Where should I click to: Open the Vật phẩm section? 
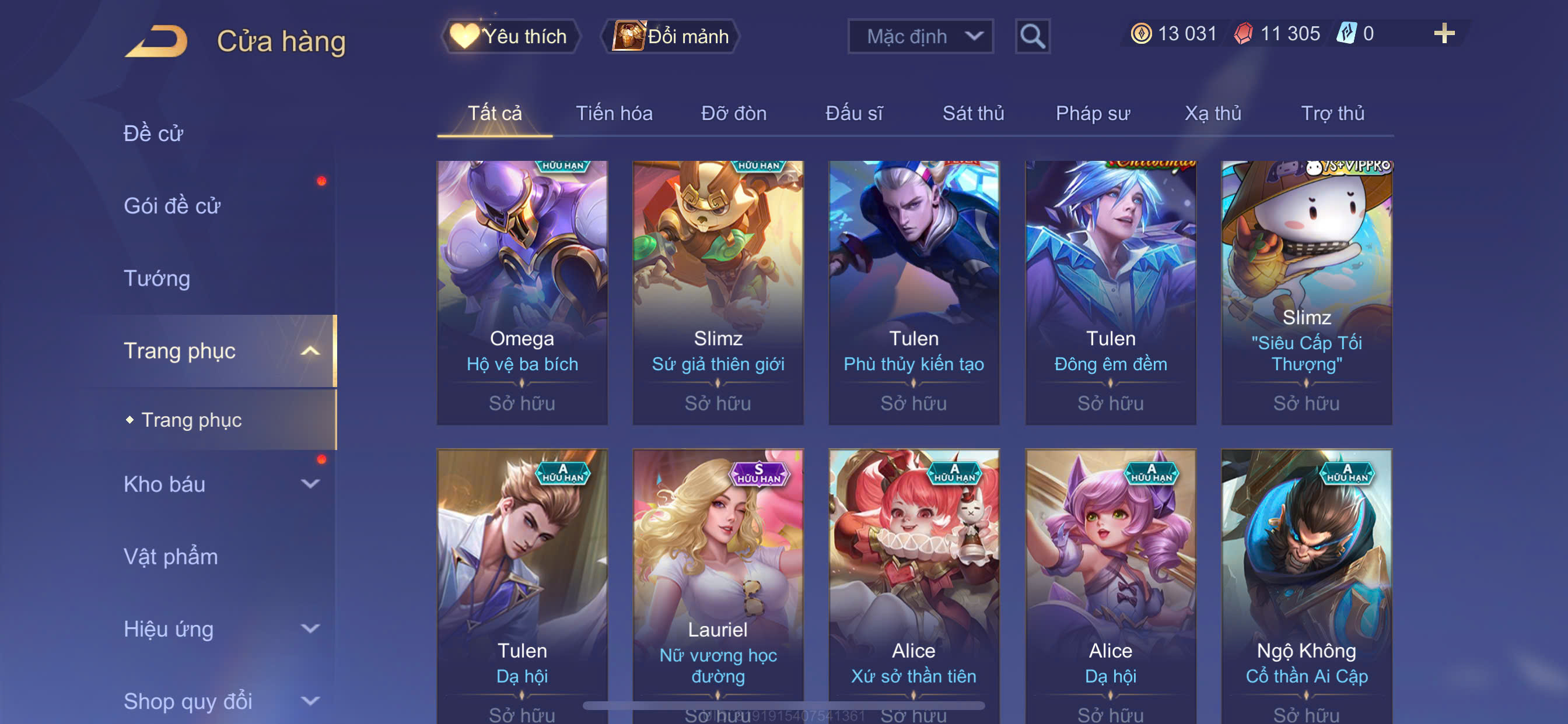tap(170, 557)
